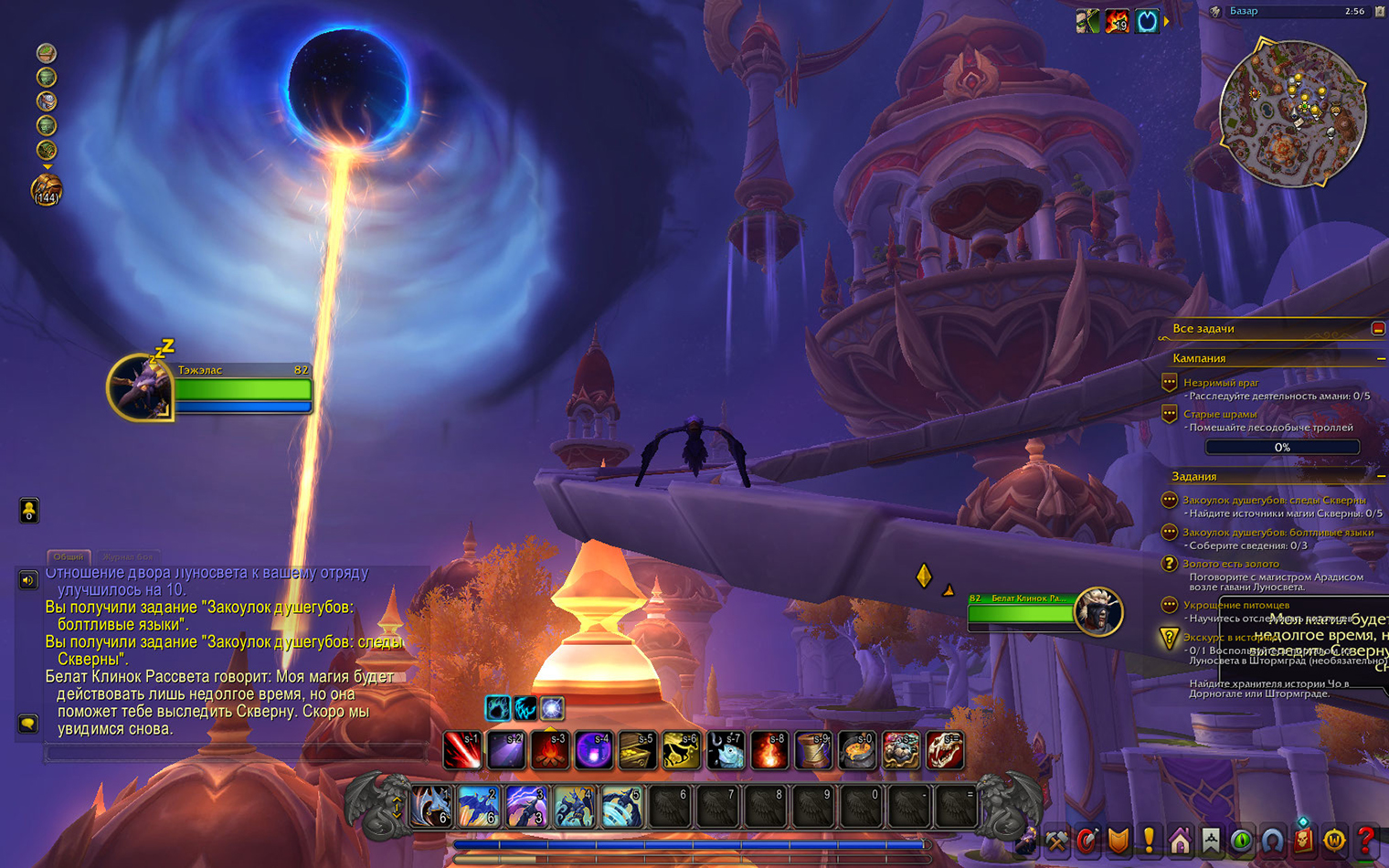Use the campfire ability on the upper bar

click(x=550, y=751)
